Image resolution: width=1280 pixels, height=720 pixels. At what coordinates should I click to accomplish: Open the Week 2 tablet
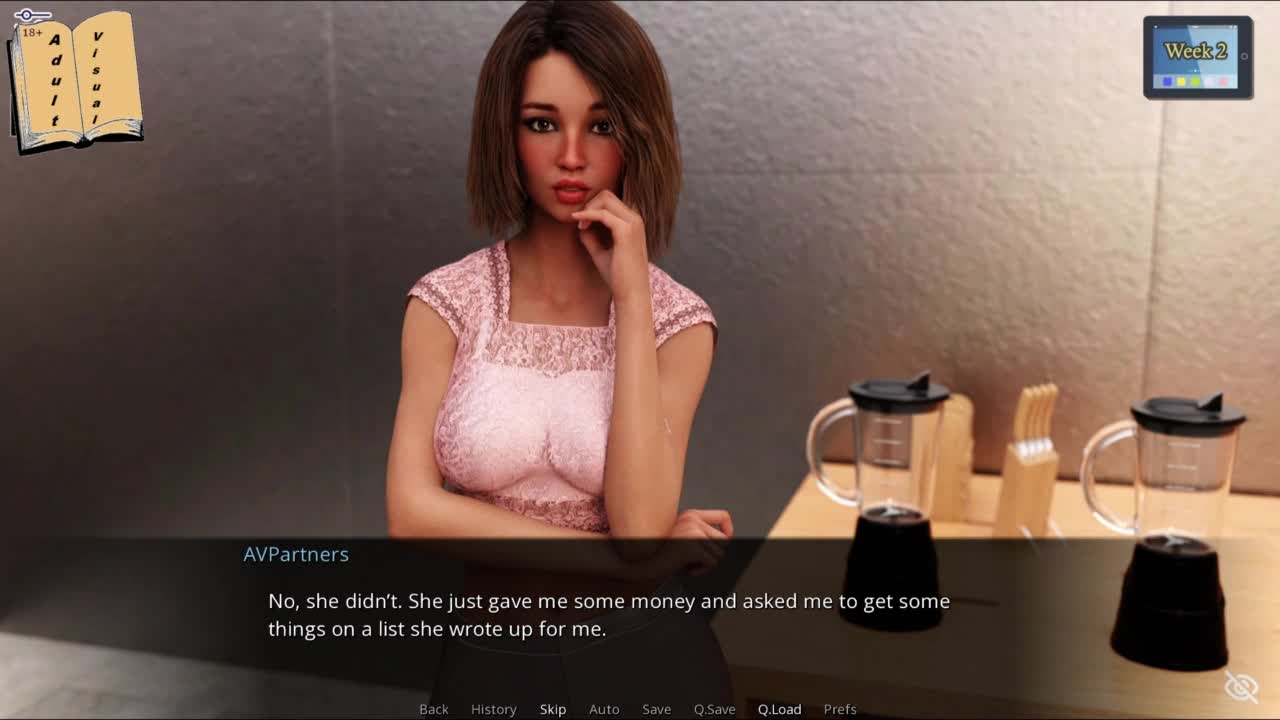pyautogui.click(x=1197, y=57)
